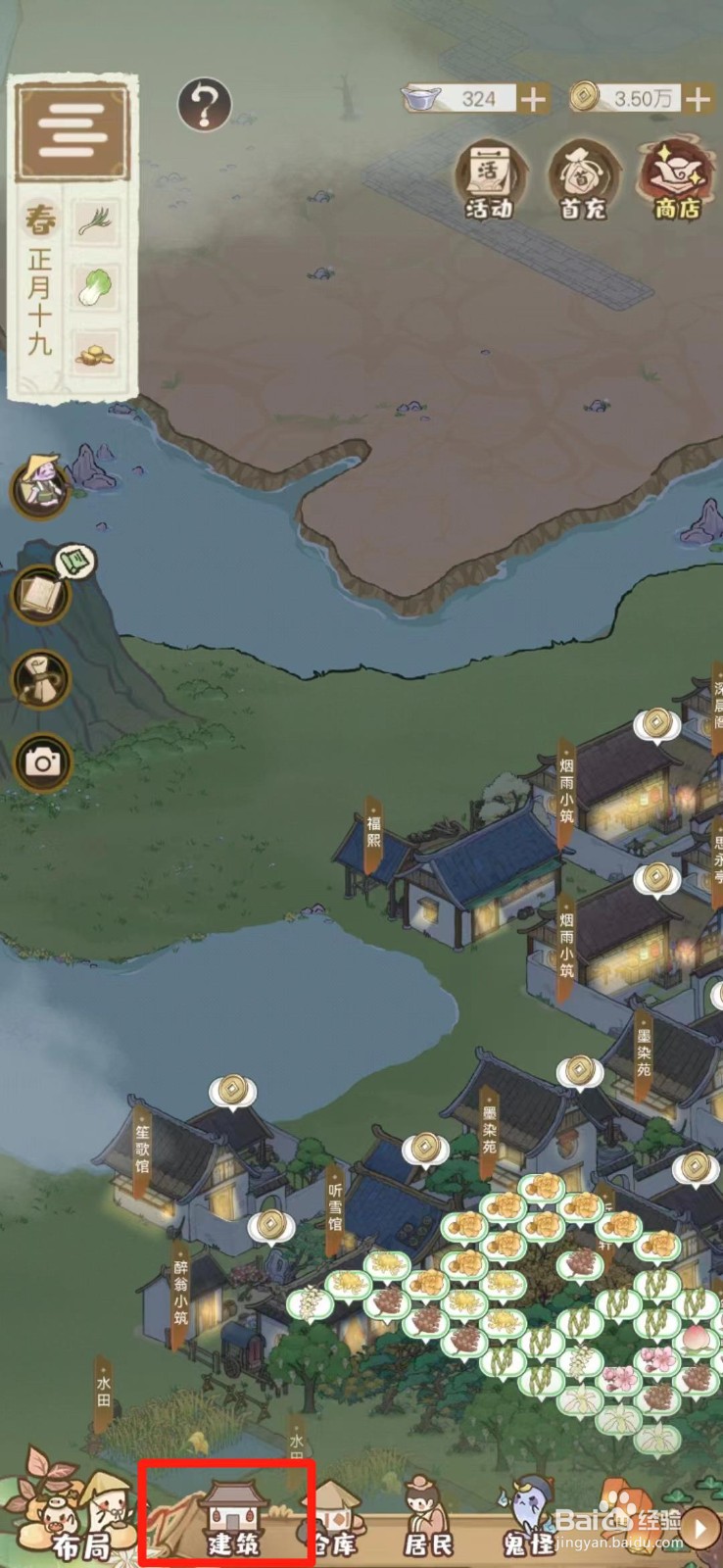Select the cabbage seasonal crop icon

click(95, 286)
